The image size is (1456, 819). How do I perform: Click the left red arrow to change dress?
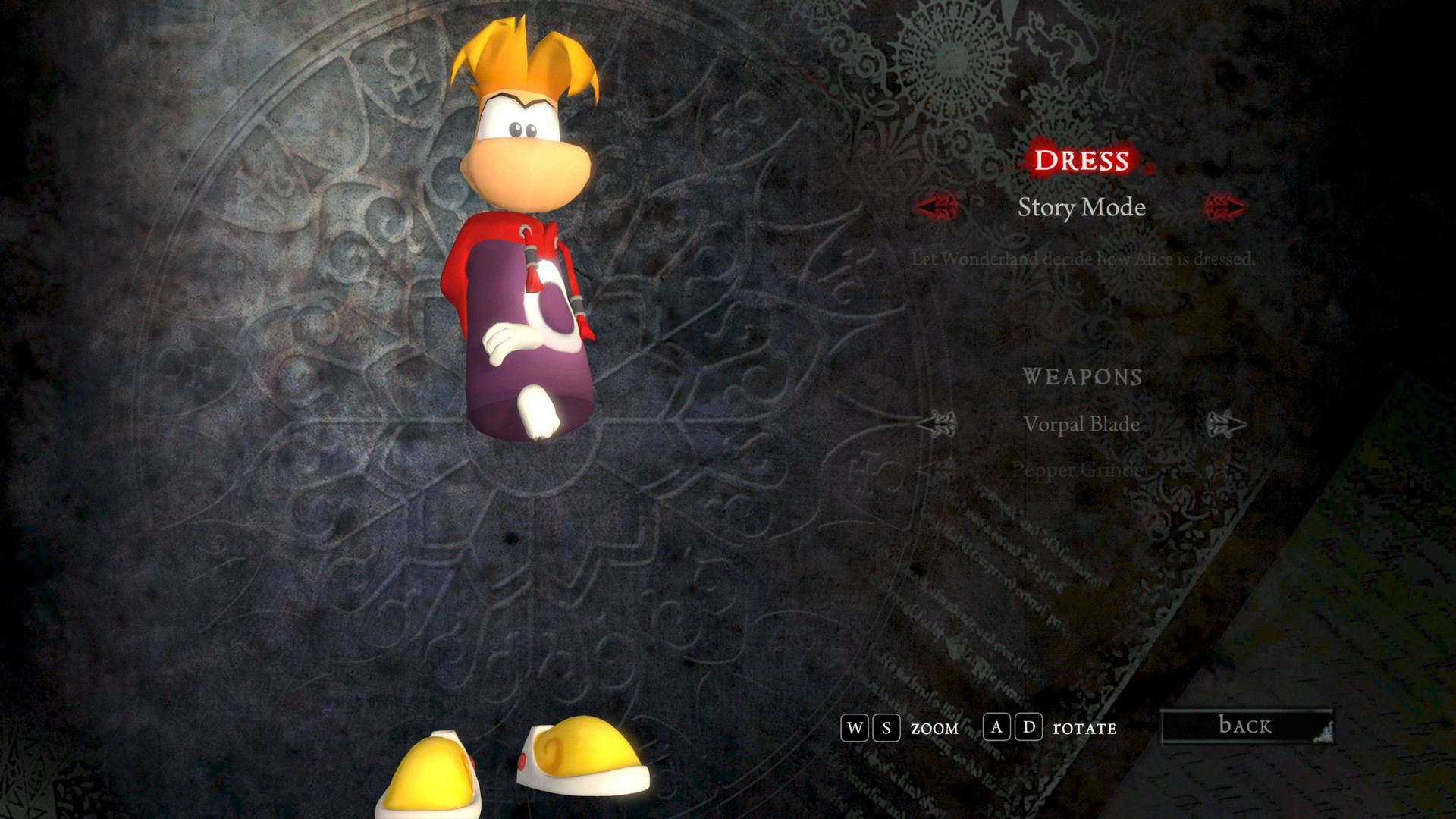(936, 206)
